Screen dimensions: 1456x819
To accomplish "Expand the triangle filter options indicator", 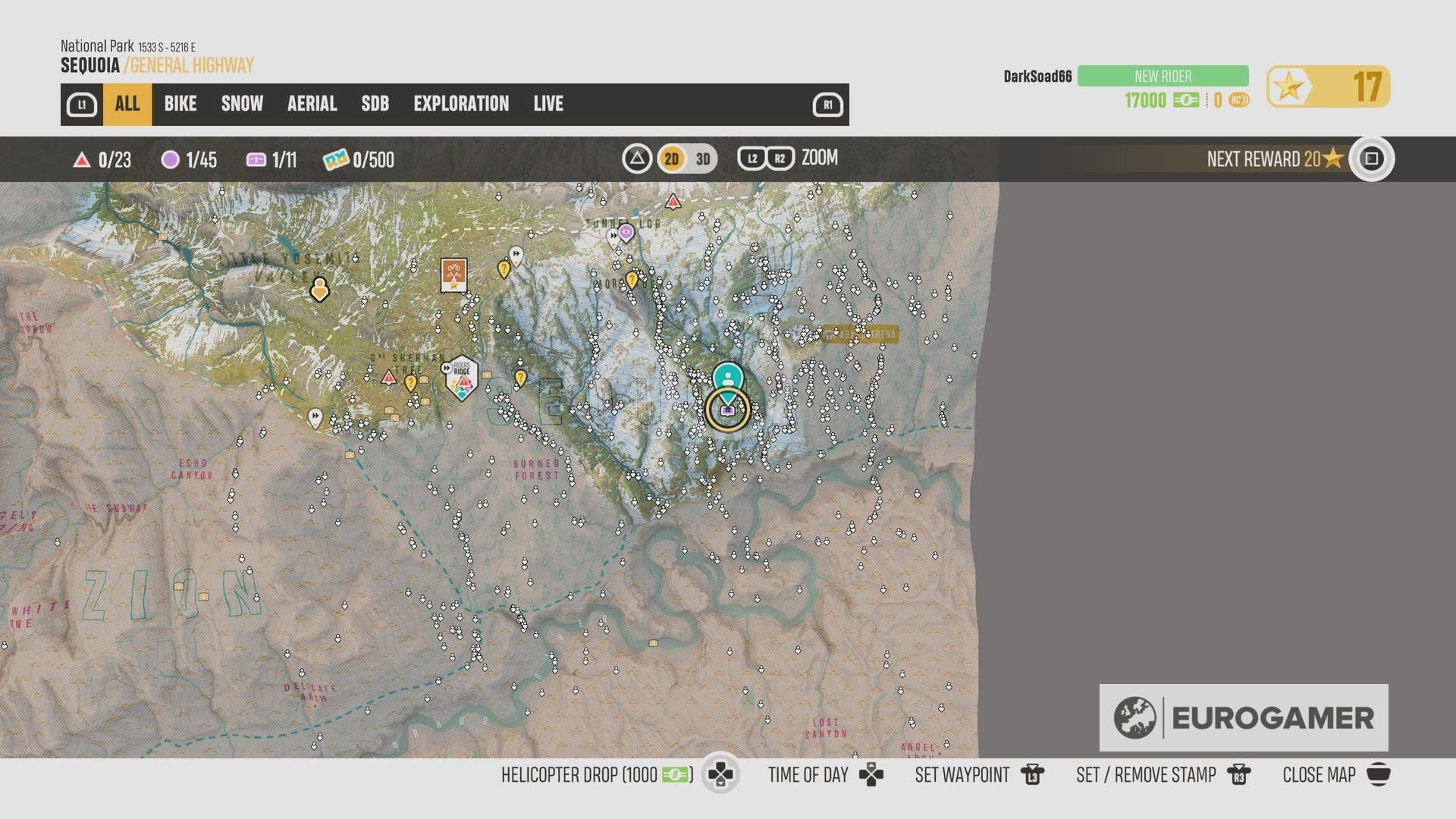I will [x=637, y=159].
